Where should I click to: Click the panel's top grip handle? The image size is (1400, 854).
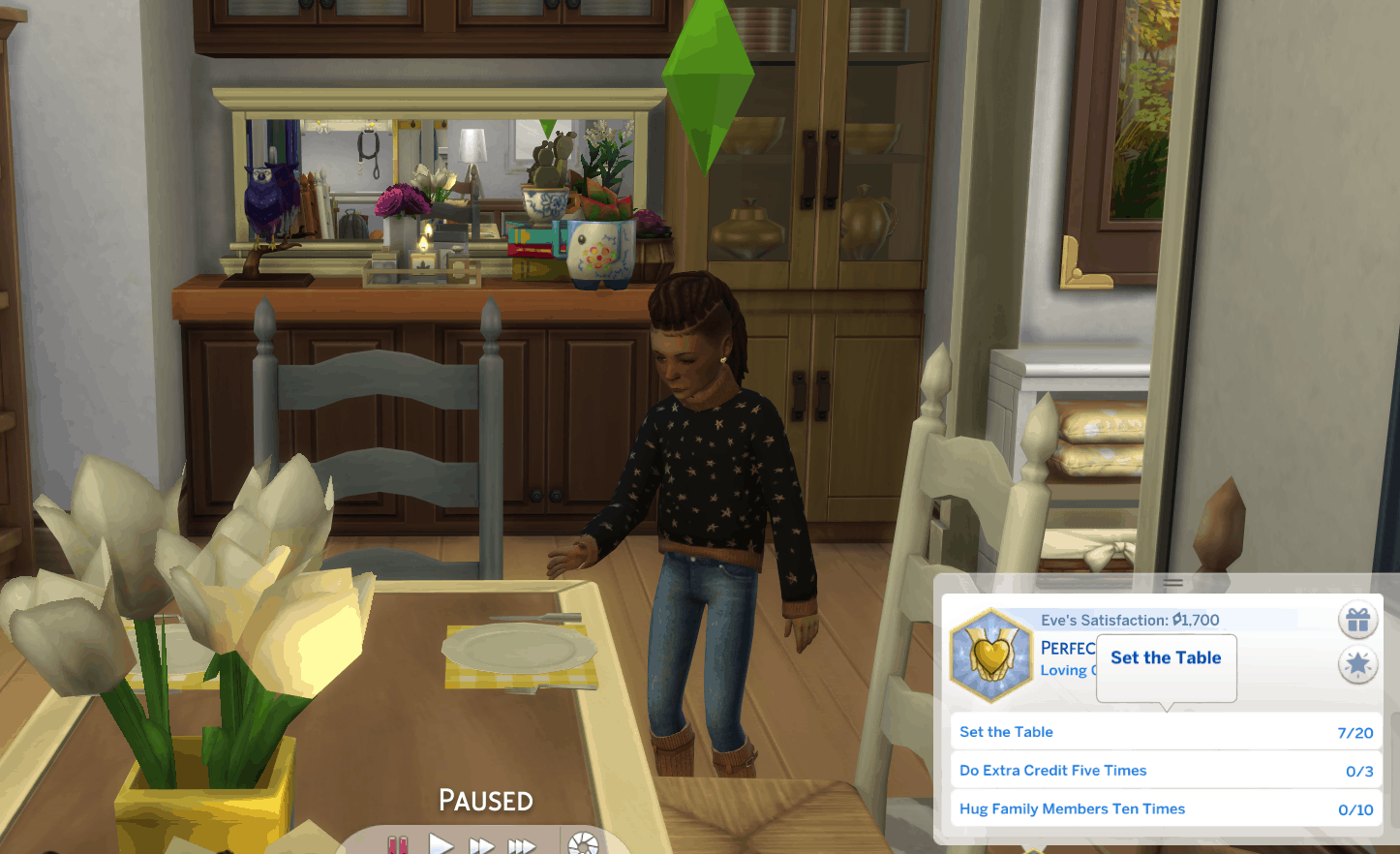point(1173,583)
